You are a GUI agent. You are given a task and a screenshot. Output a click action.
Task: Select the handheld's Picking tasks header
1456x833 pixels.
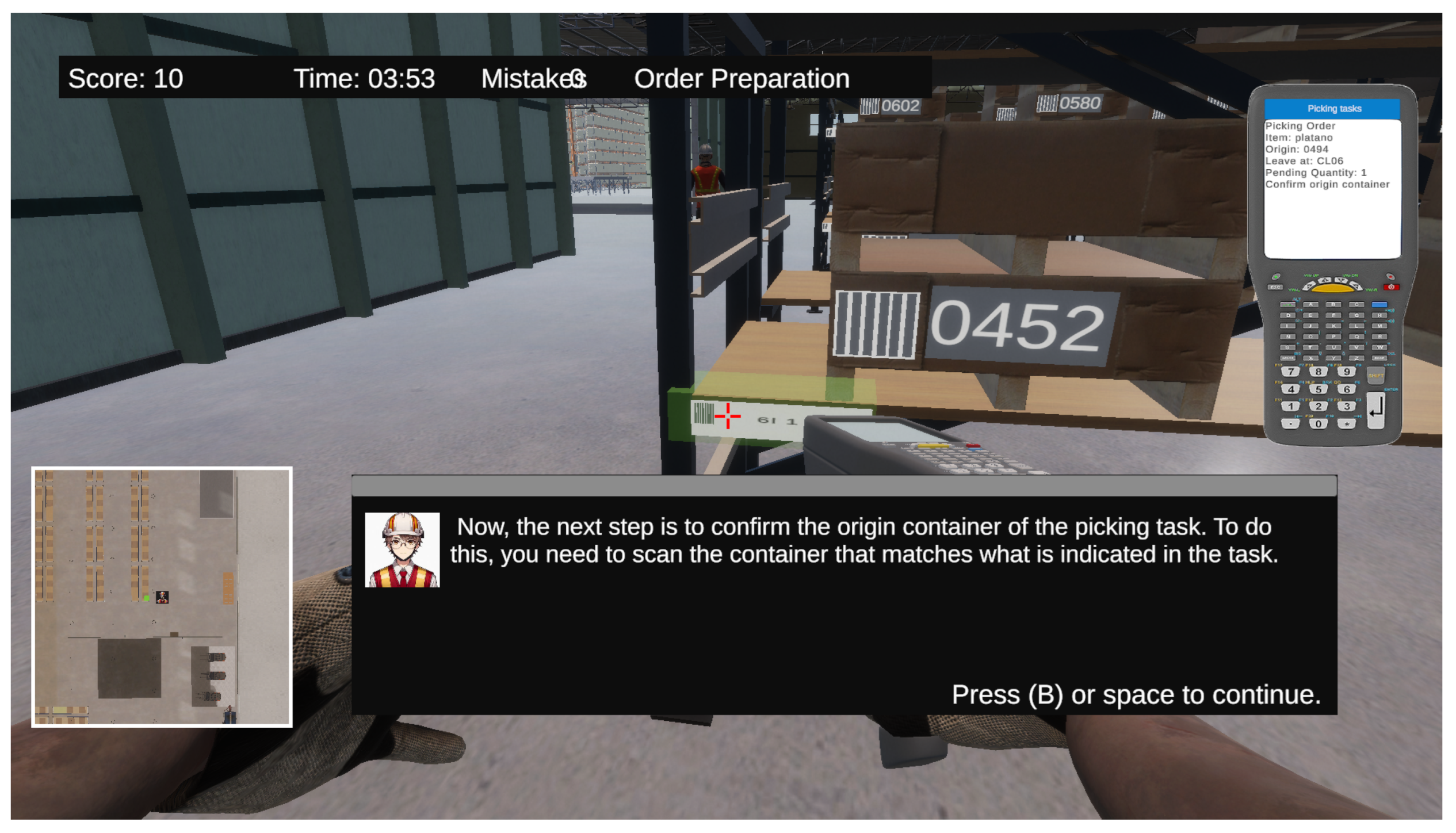(x=1332, y=108)
